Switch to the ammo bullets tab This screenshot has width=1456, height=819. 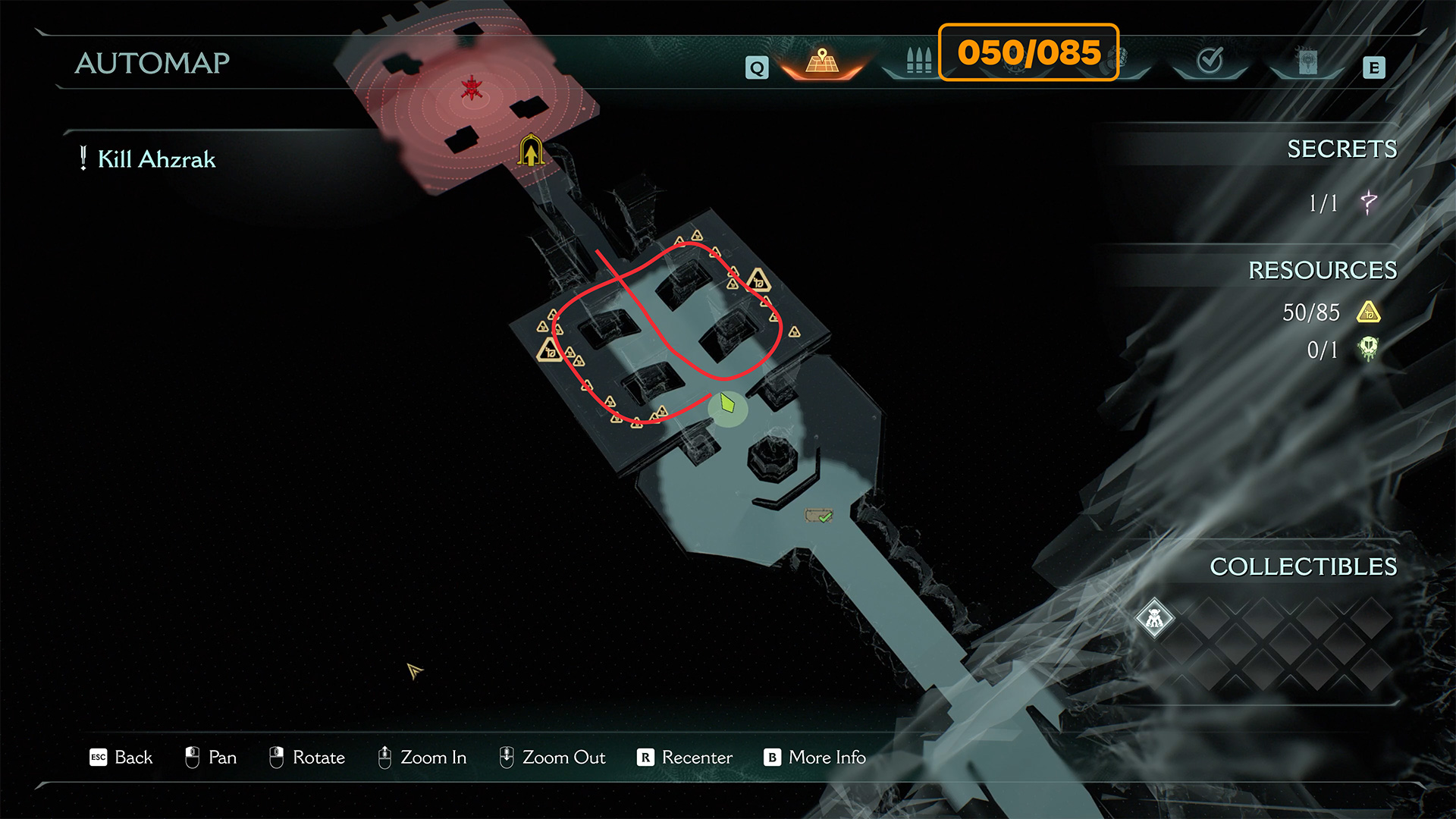pyautogui.click(x=918, y=61)
